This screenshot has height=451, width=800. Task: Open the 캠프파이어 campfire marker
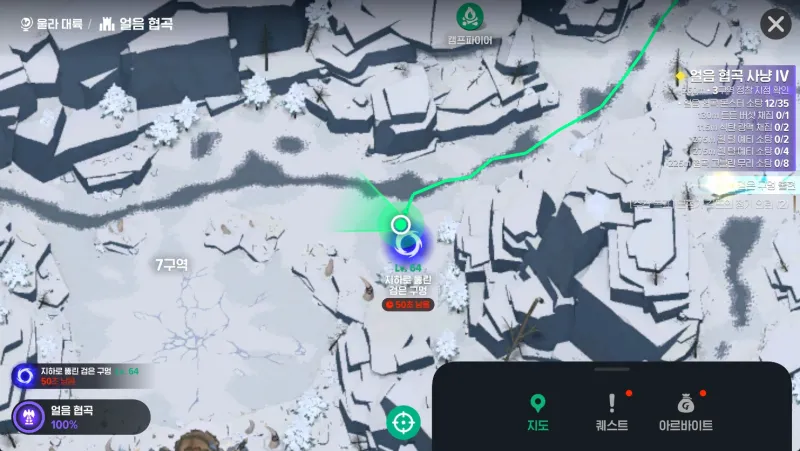[469, 18]
